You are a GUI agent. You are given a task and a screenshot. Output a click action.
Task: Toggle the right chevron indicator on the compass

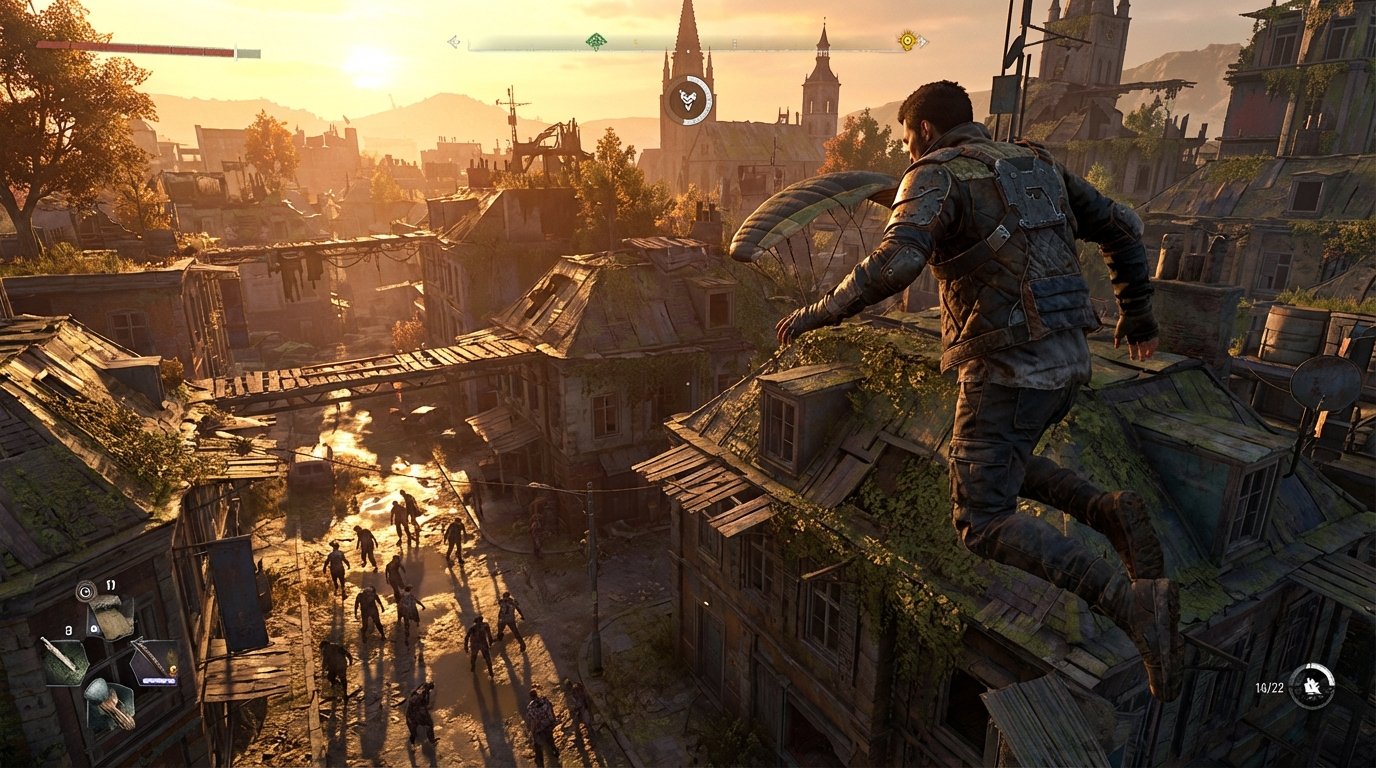point(921,39)
